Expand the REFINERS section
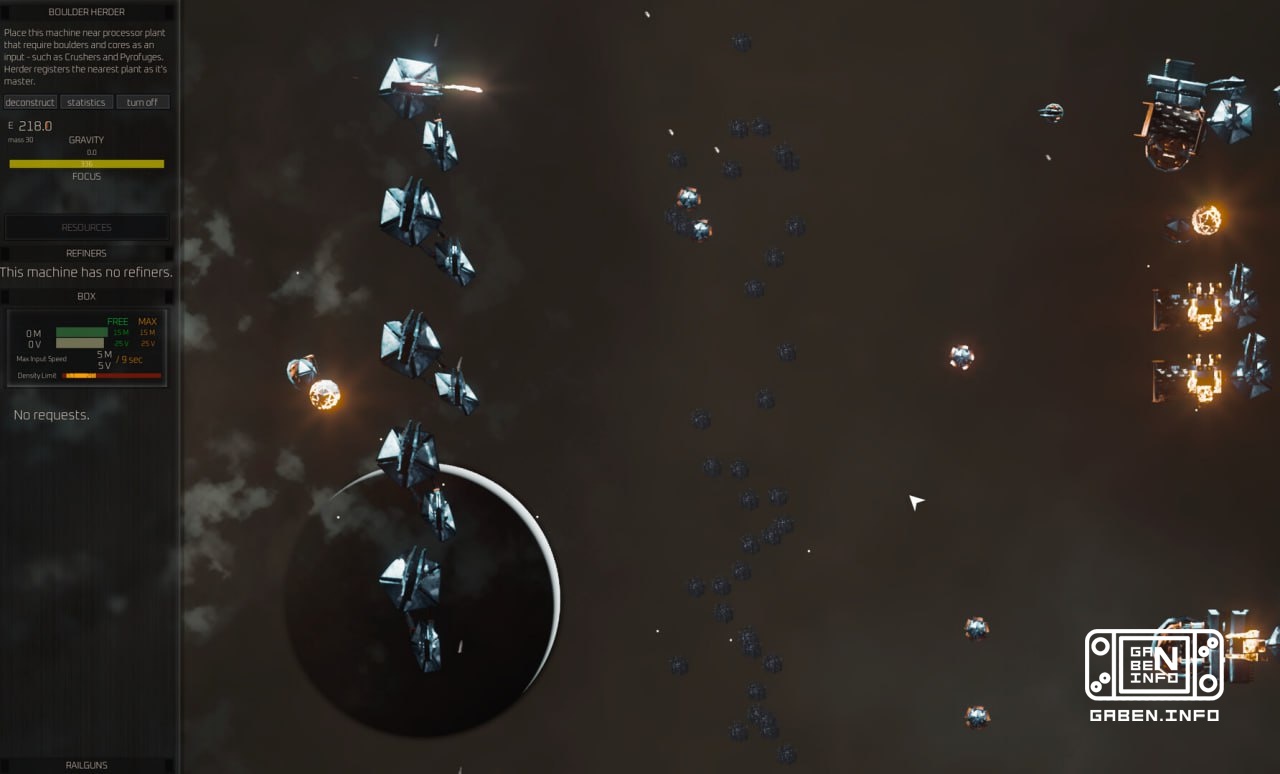The height and width of the screenshot is (774, 1280). [86, 253]
